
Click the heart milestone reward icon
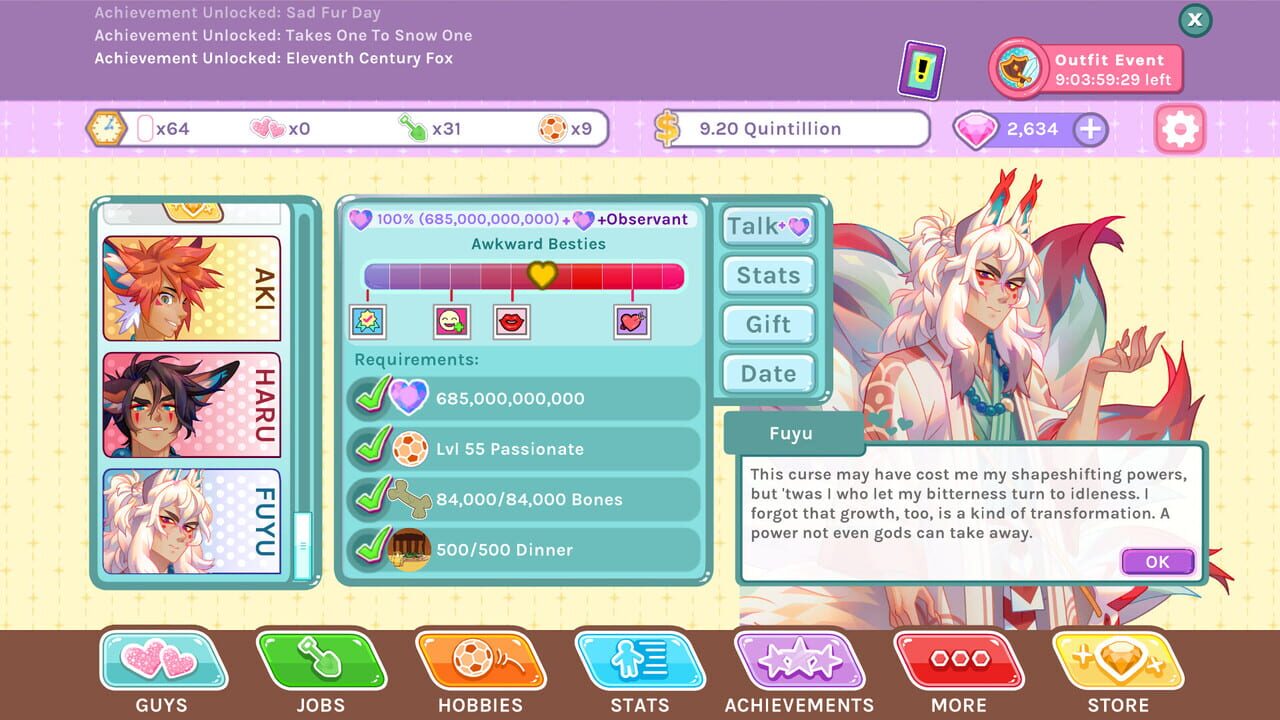(633, 320)
